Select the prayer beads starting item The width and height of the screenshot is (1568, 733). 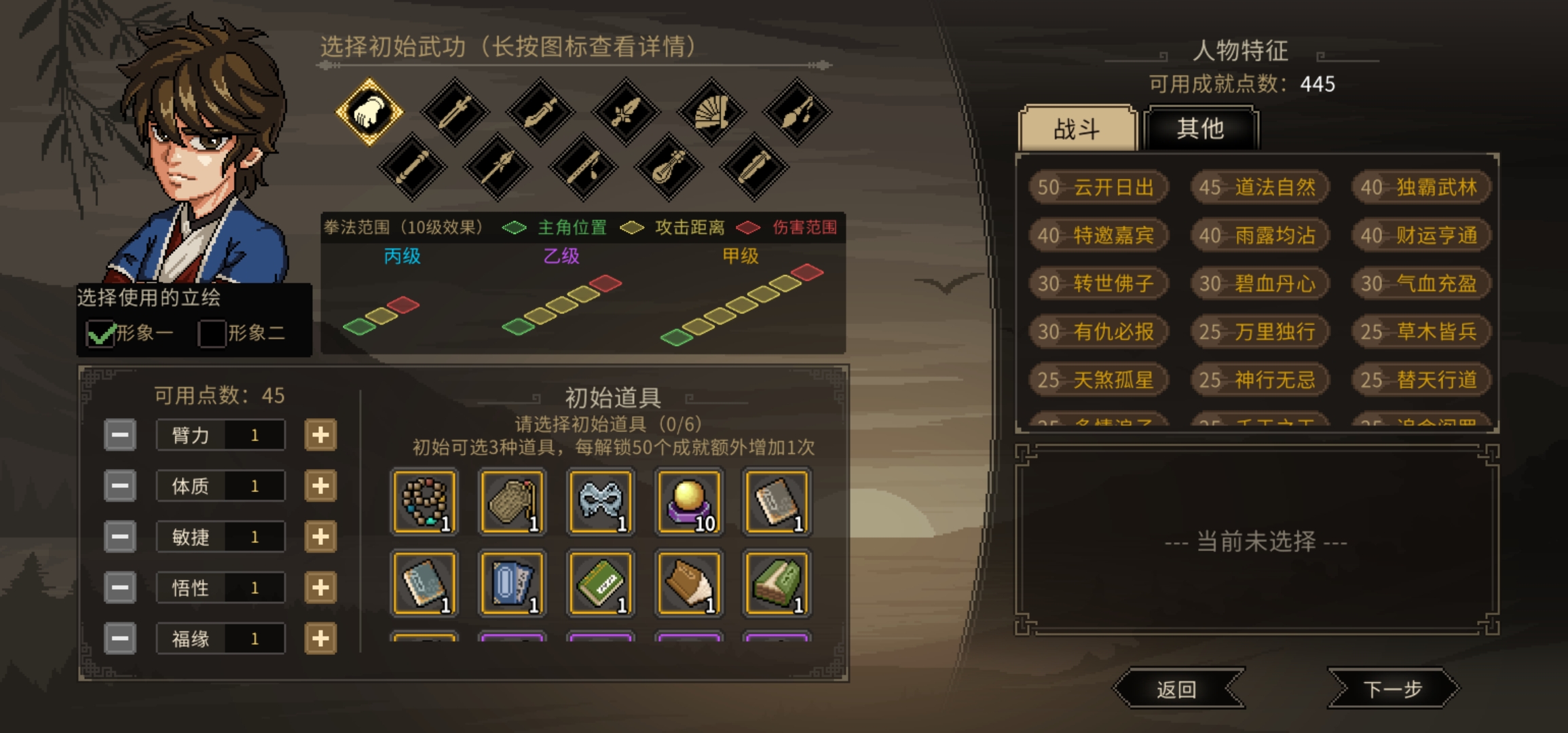click(x=424, y=502)
